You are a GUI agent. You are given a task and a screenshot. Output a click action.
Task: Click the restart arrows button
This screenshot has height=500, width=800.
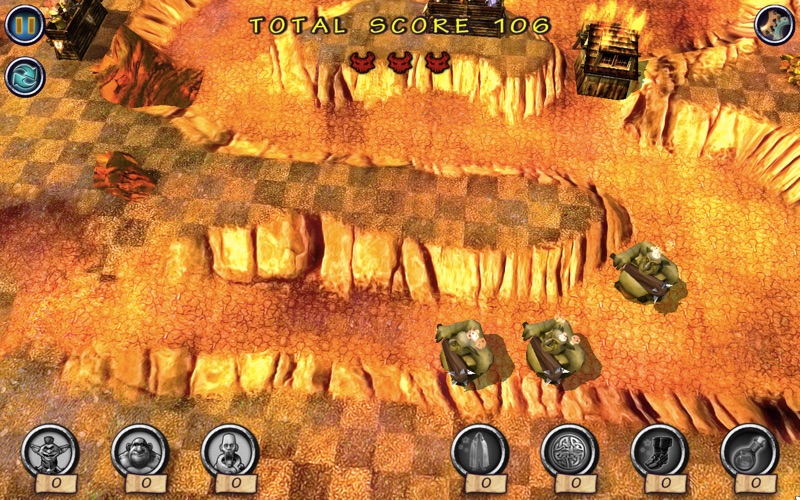tap(24, 76)
